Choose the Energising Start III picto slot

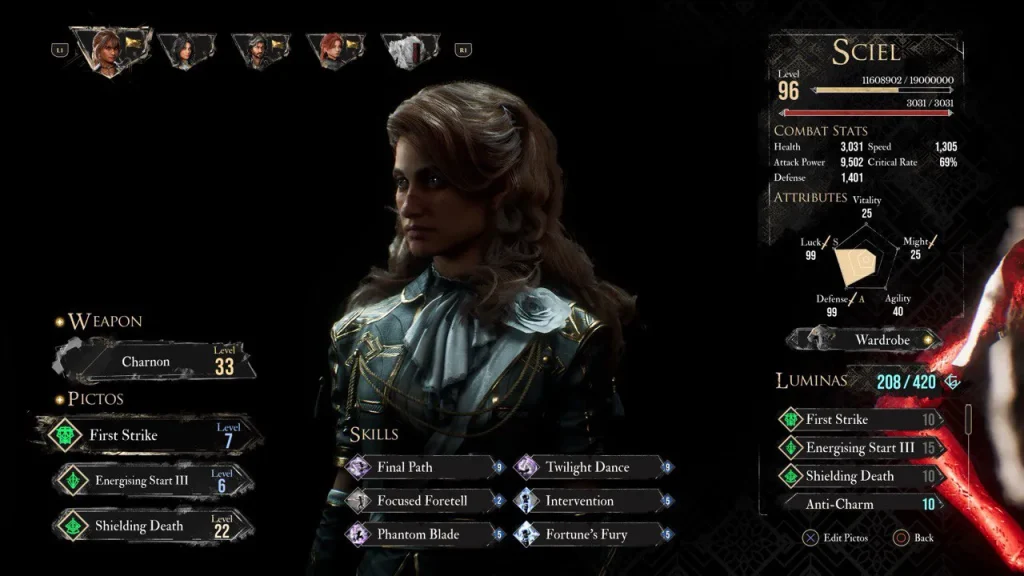[150, 480]
